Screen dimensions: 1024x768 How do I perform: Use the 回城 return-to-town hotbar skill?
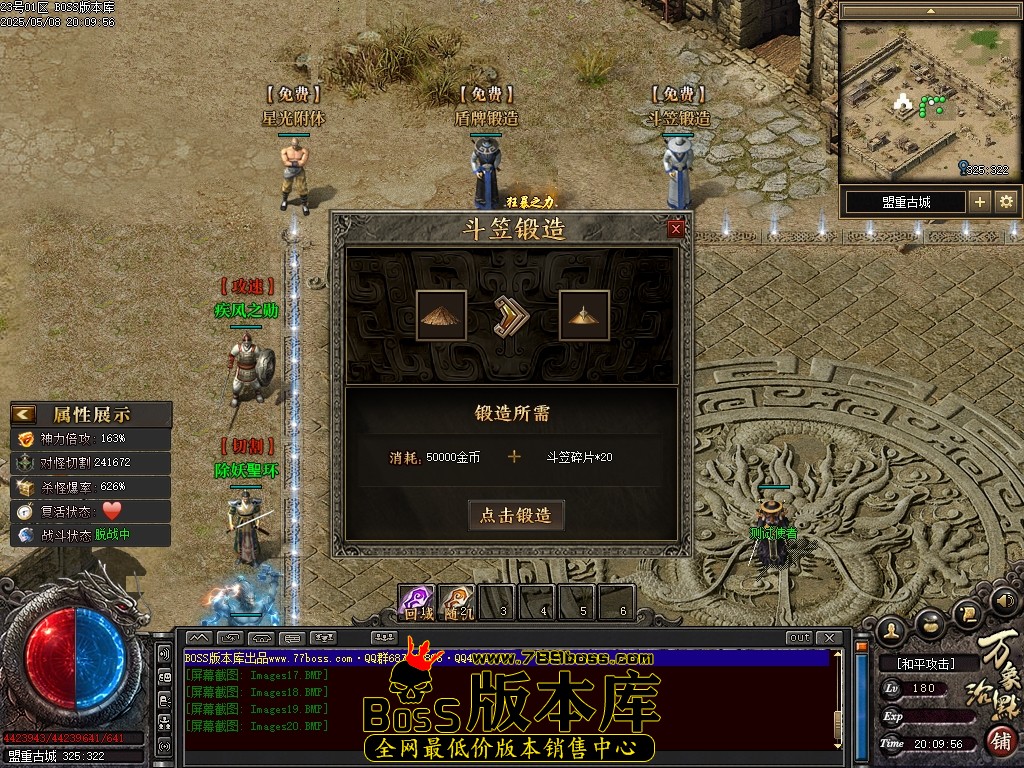pyautogui.click(x=417, y=602)
